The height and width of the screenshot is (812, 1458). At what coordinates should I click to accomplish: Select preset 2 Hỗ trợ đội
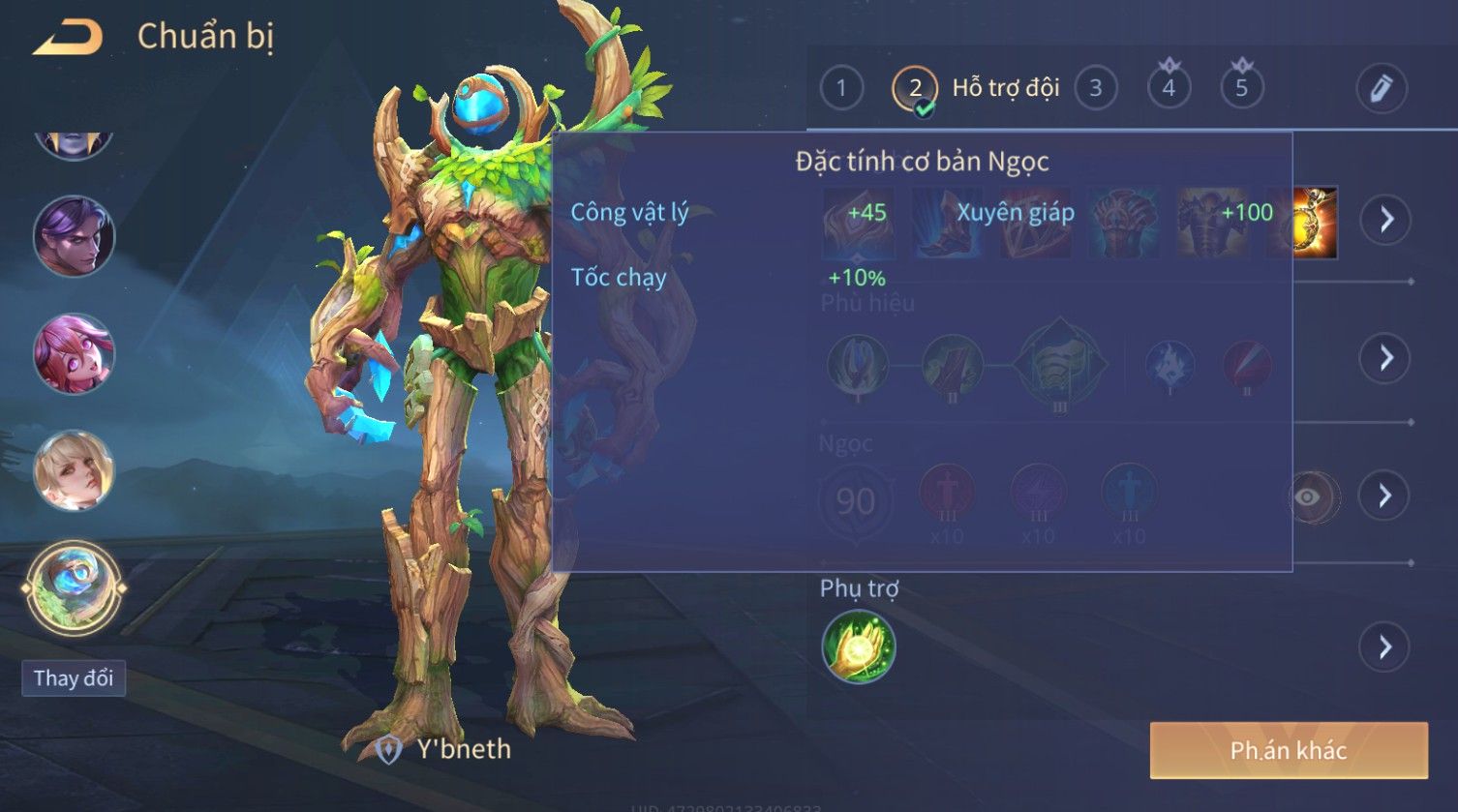click(x=915, y=88)
